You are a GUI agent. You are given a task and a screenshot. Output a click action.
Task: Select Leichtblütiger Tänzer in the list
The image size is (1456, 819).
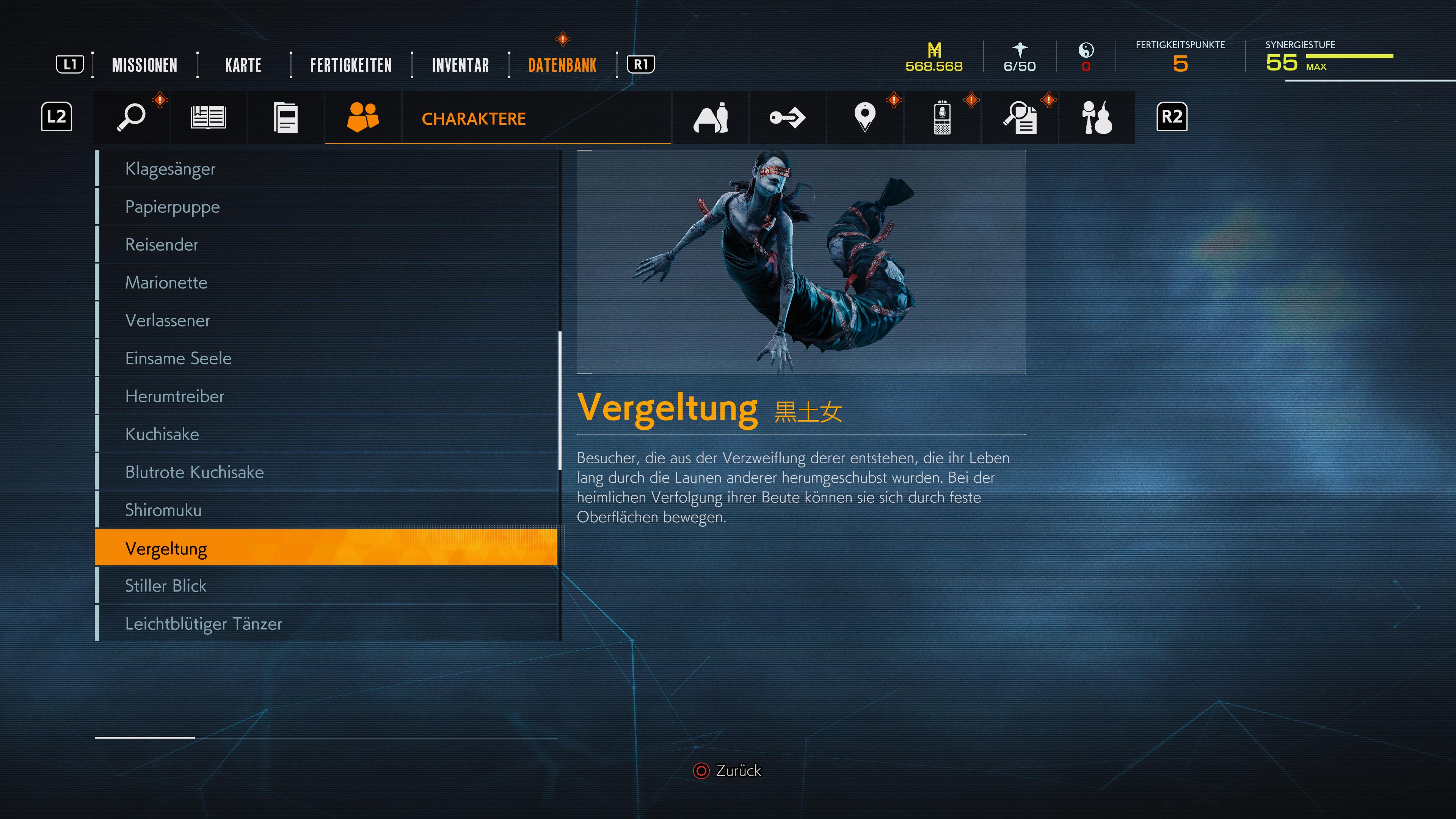click(x=204, y=623)
